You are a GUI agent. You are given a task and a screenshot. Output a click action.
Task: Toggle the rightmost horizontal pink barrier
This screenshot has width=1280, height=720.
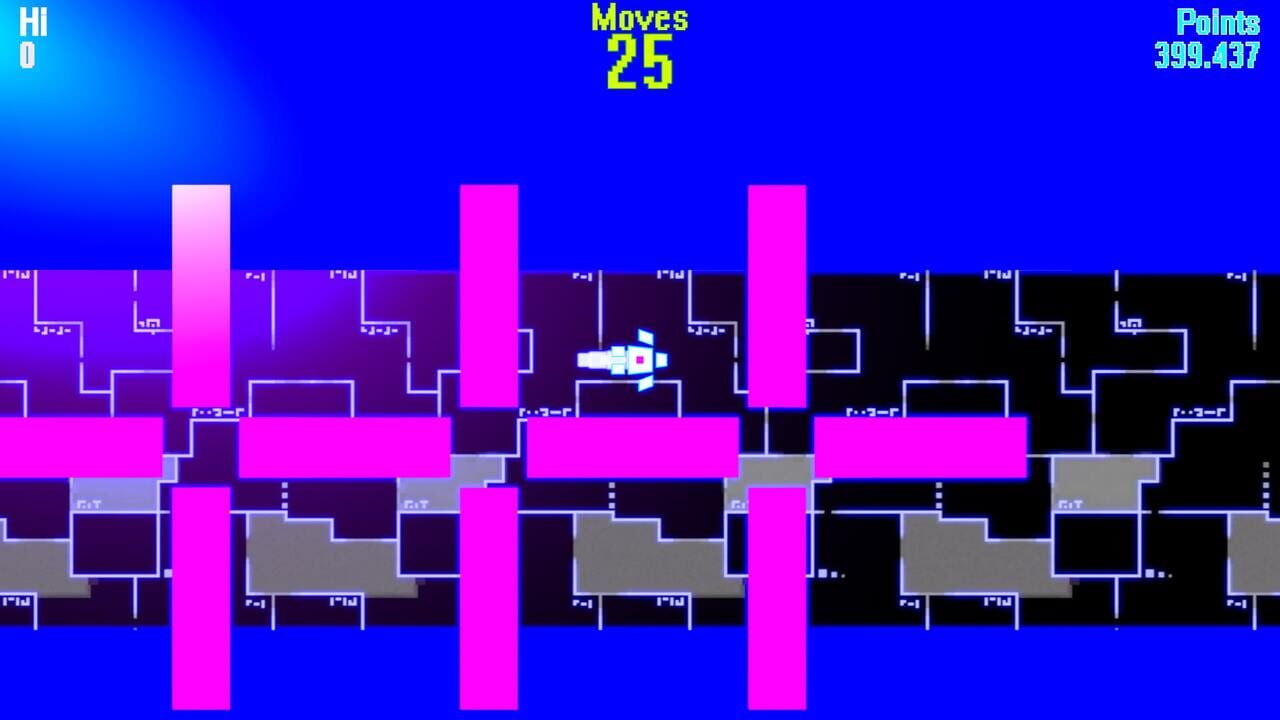[x=920, y=448]
